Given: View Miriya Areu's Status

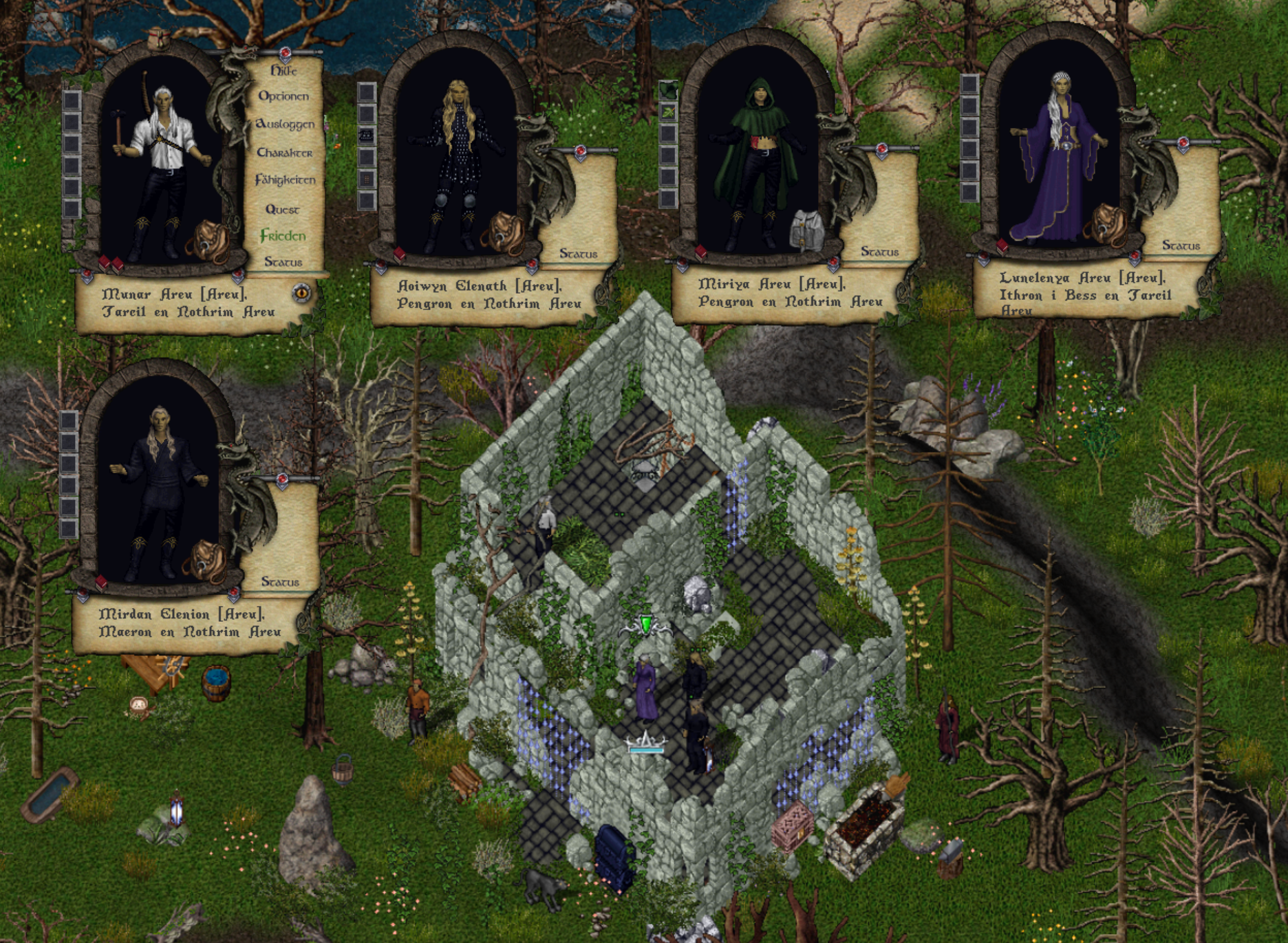Looking at the screenshot, I should [x=879, y=252].
